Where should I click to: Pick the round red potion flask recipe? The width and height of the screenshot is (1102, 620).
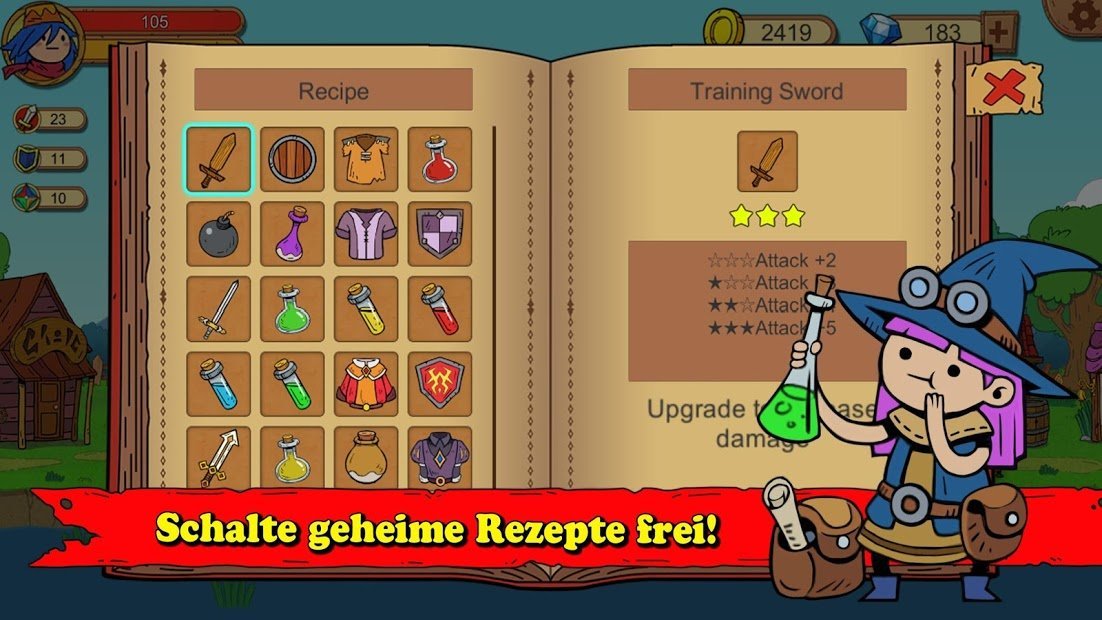pos(440,159)
